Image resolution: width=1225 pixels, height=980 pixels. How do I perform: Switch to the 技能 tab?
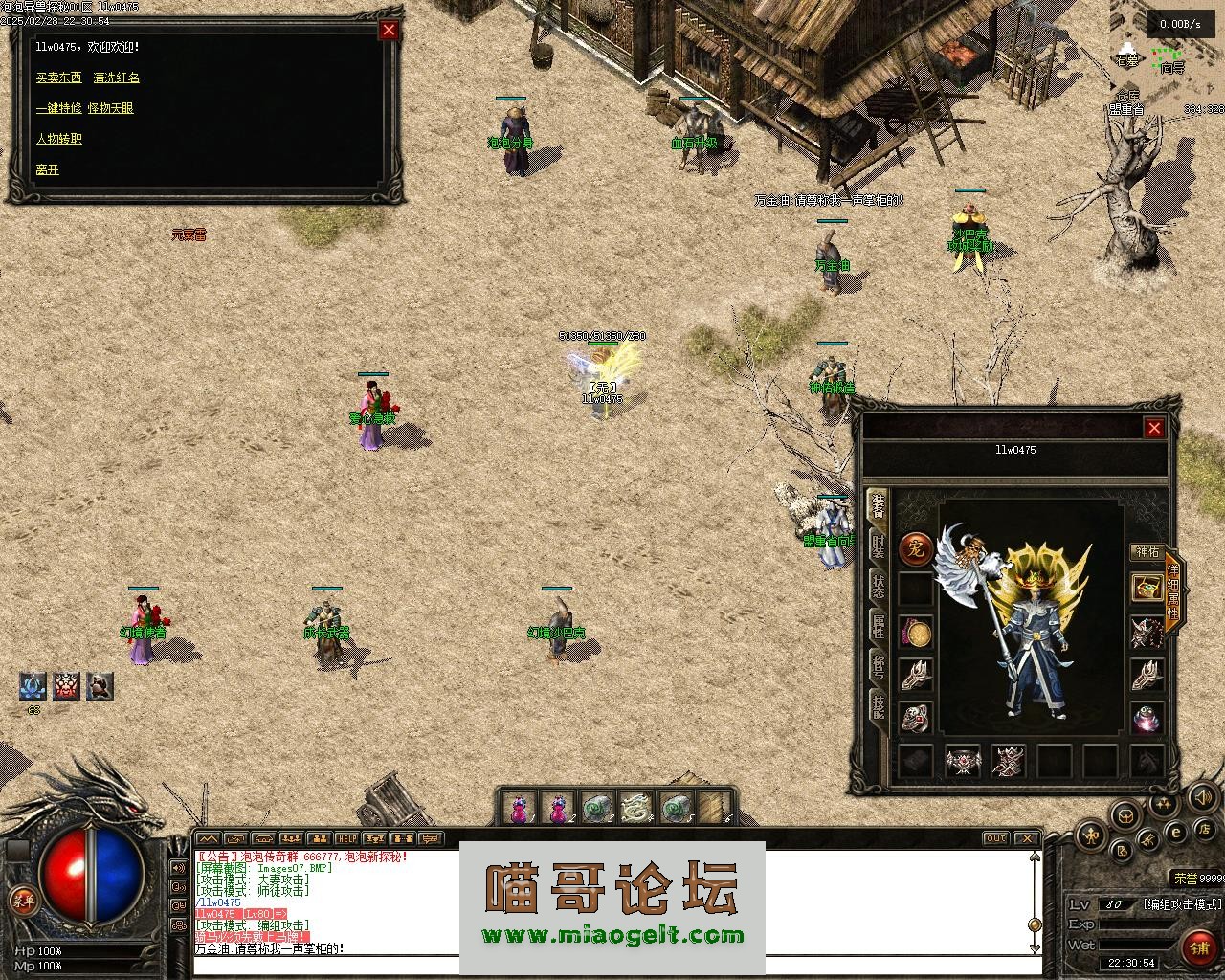pos(878,705)
